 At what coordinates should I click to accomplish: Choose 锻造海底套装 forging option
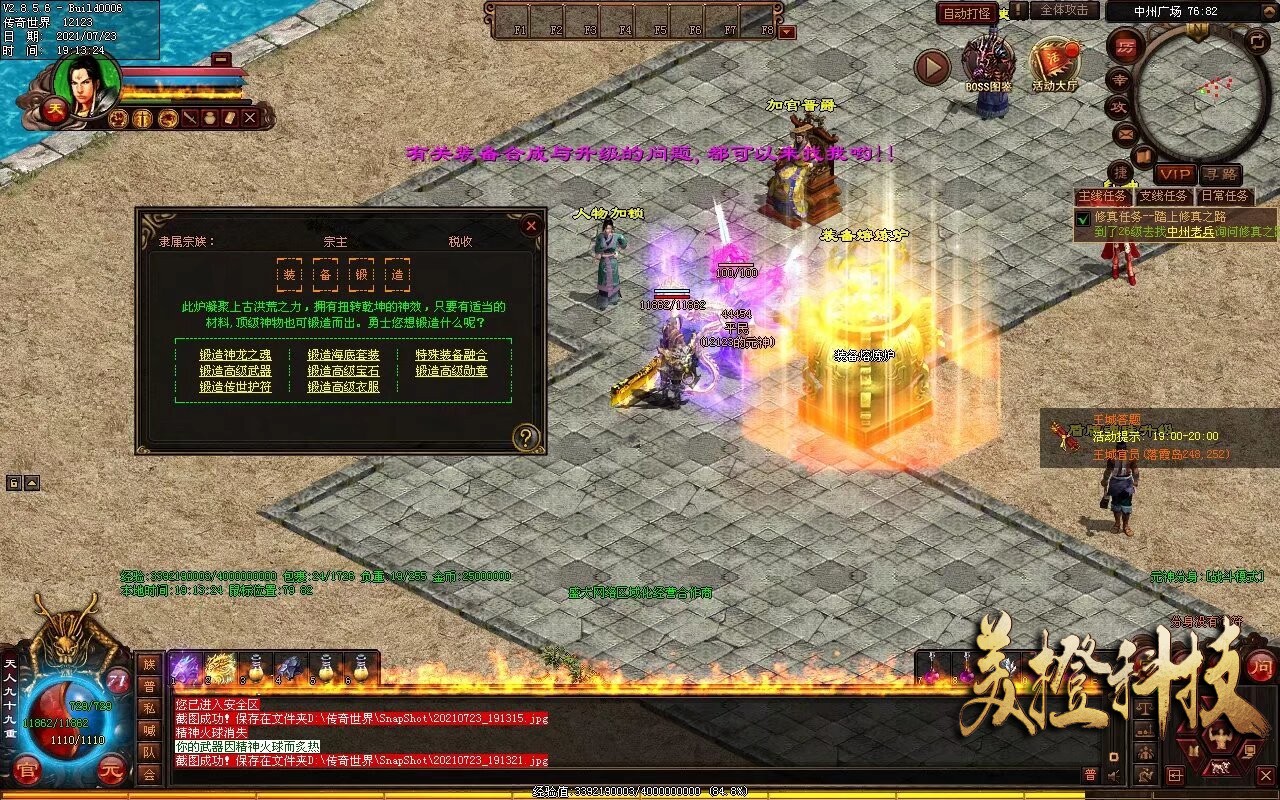(x=343, y=355)
